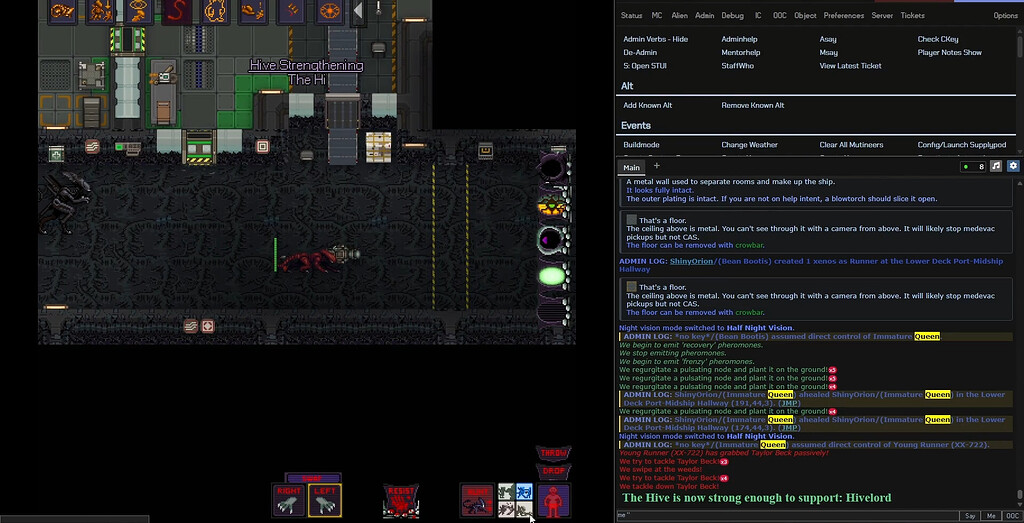
Task: Click Add Known Alt
Action: [647, 105]
